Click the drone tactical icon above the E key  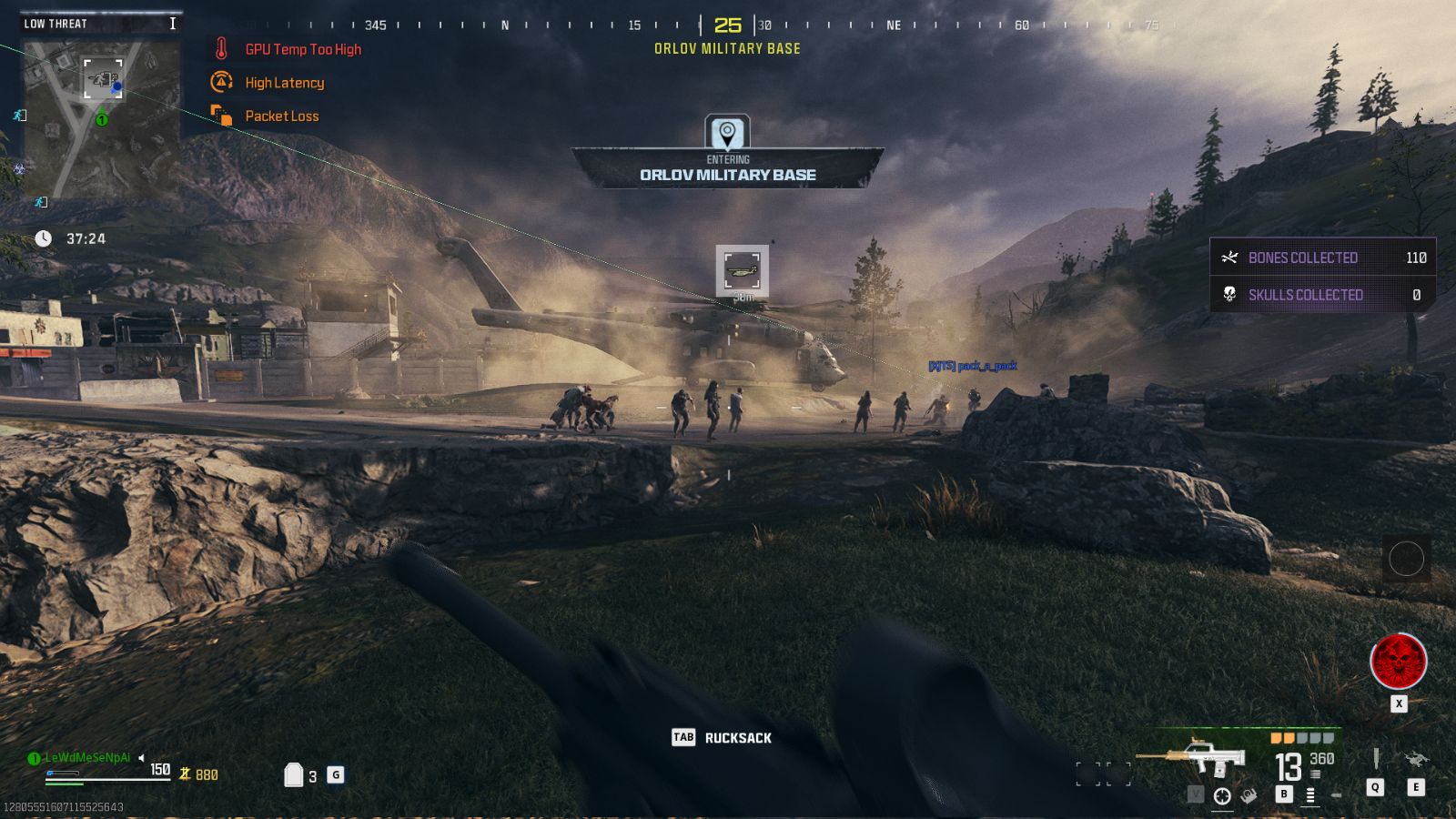[x=1415, y=758]
